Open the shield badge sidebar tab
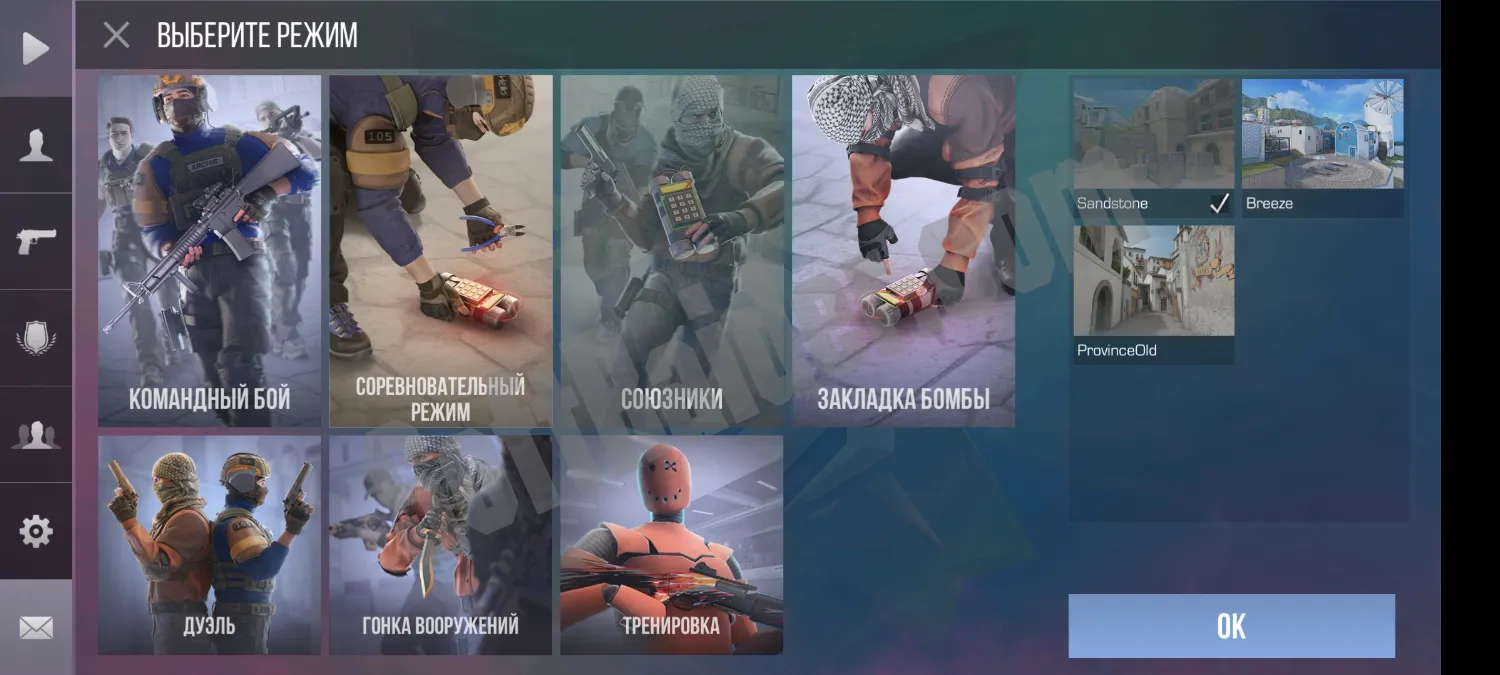Viewport: 1500px width, 675px height. 36,338
